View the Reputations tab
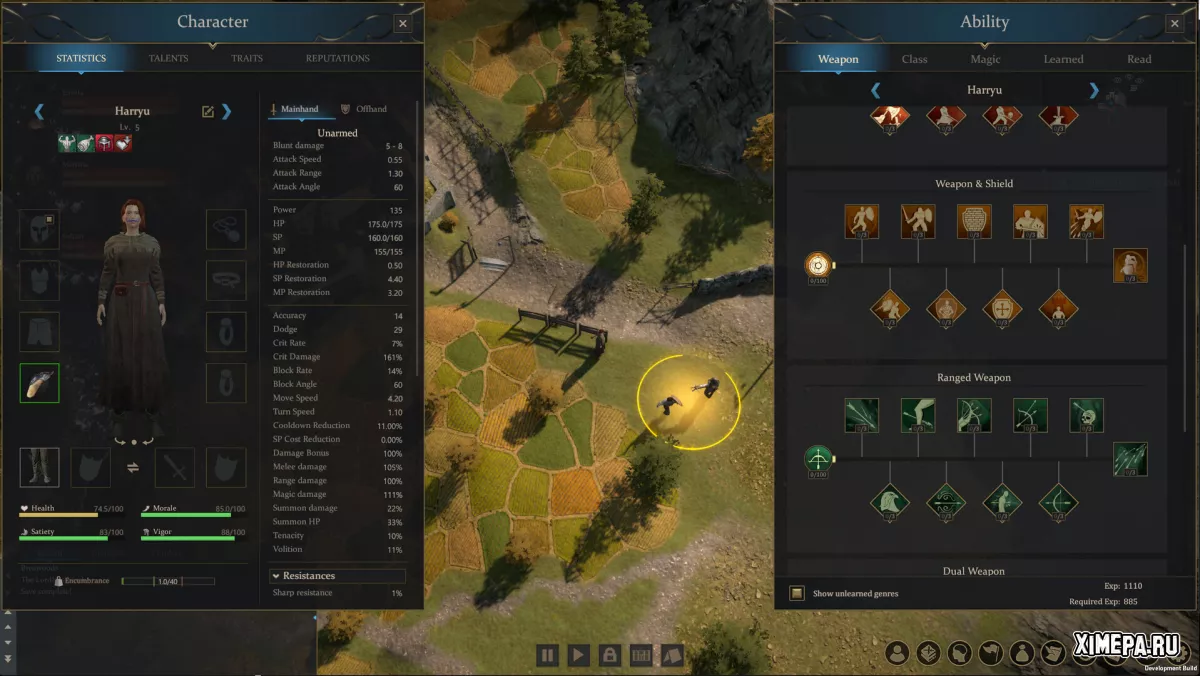Screen dimensions: 1200x676 pyautogui.click(x=337, y=58)
